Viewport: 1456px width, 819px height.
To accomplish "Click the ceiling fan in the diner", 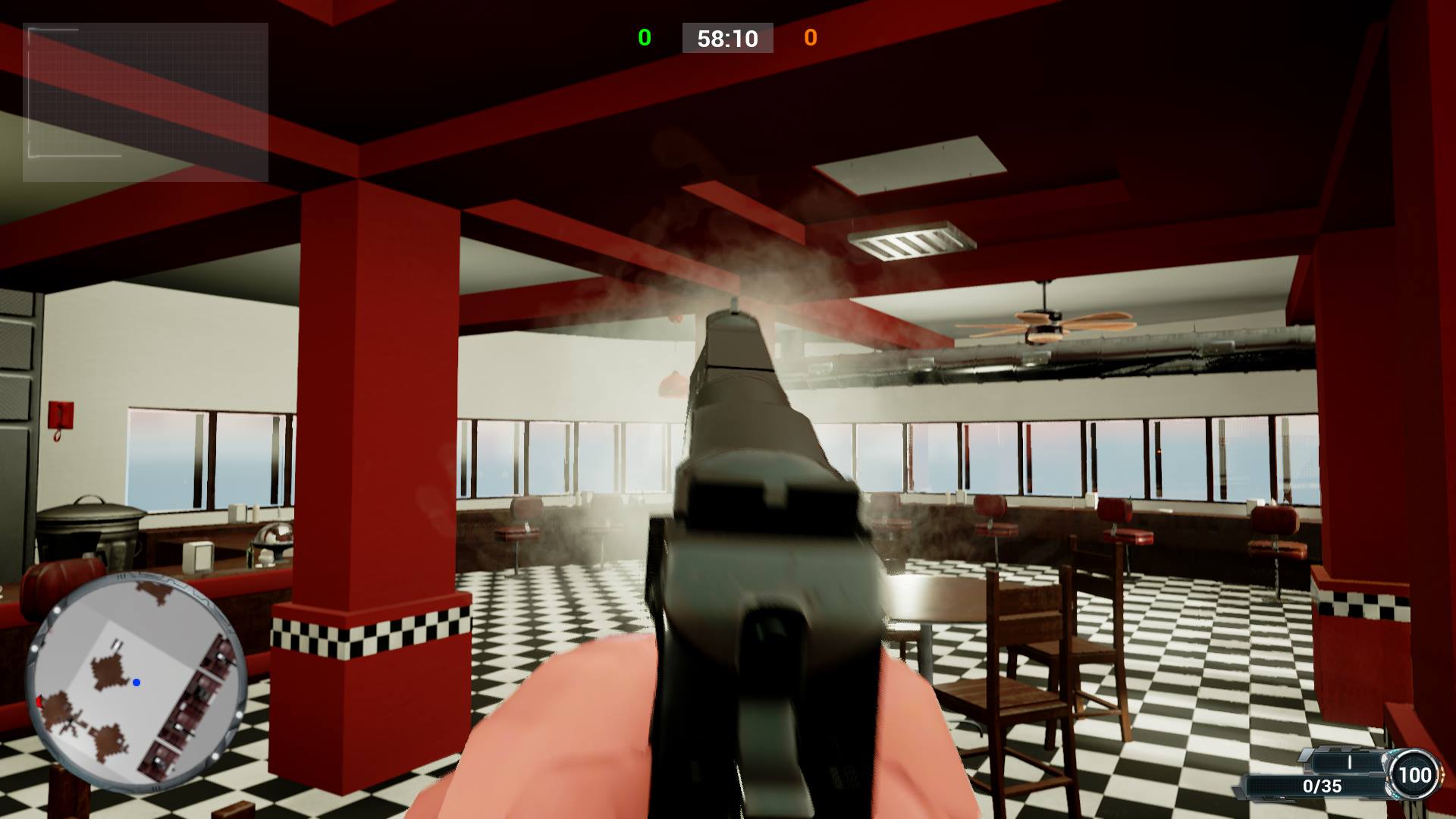I will [1046, 322].
